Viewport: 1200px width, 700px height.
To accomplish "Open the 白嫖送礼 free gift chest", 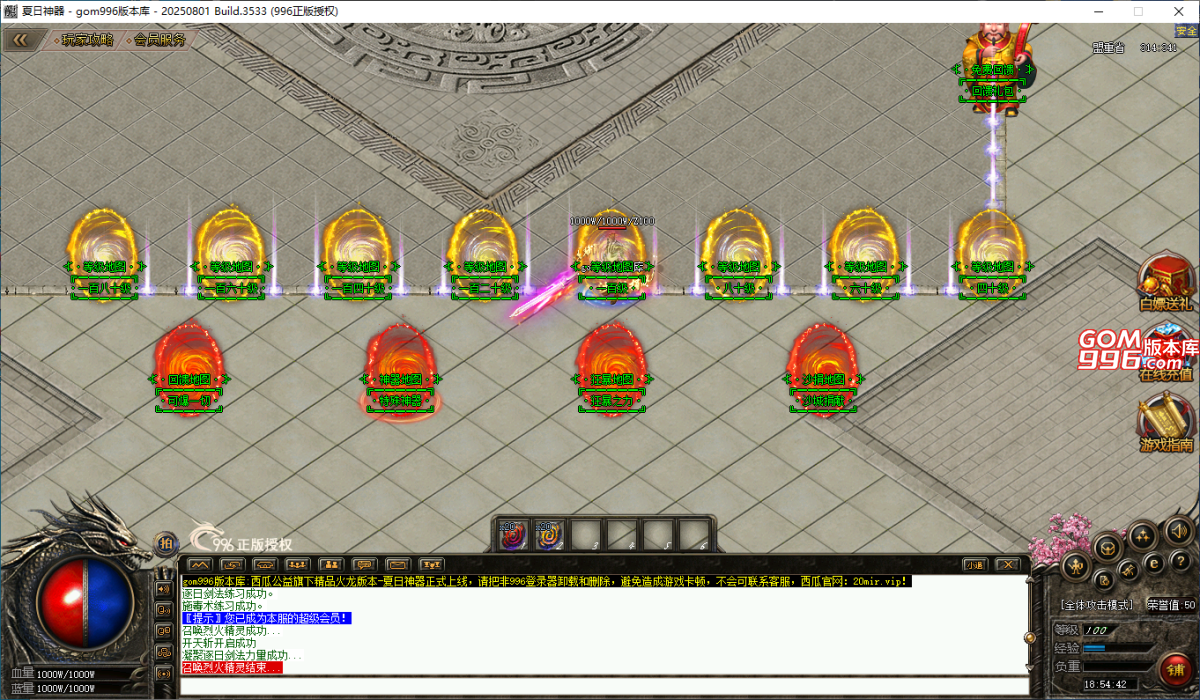I will [x=1166, y=280].
